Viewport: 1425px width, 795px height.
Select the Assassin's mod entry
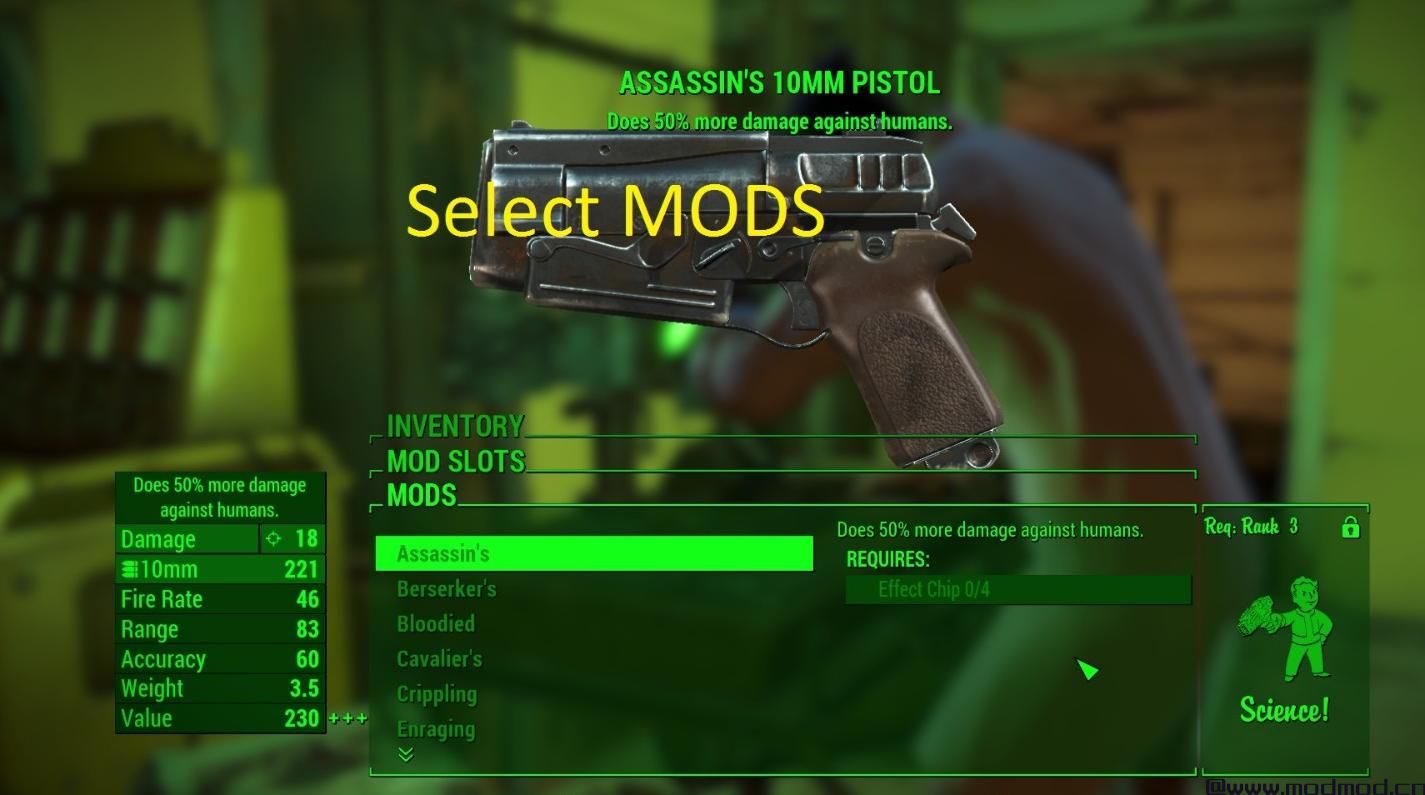[593, 554]
